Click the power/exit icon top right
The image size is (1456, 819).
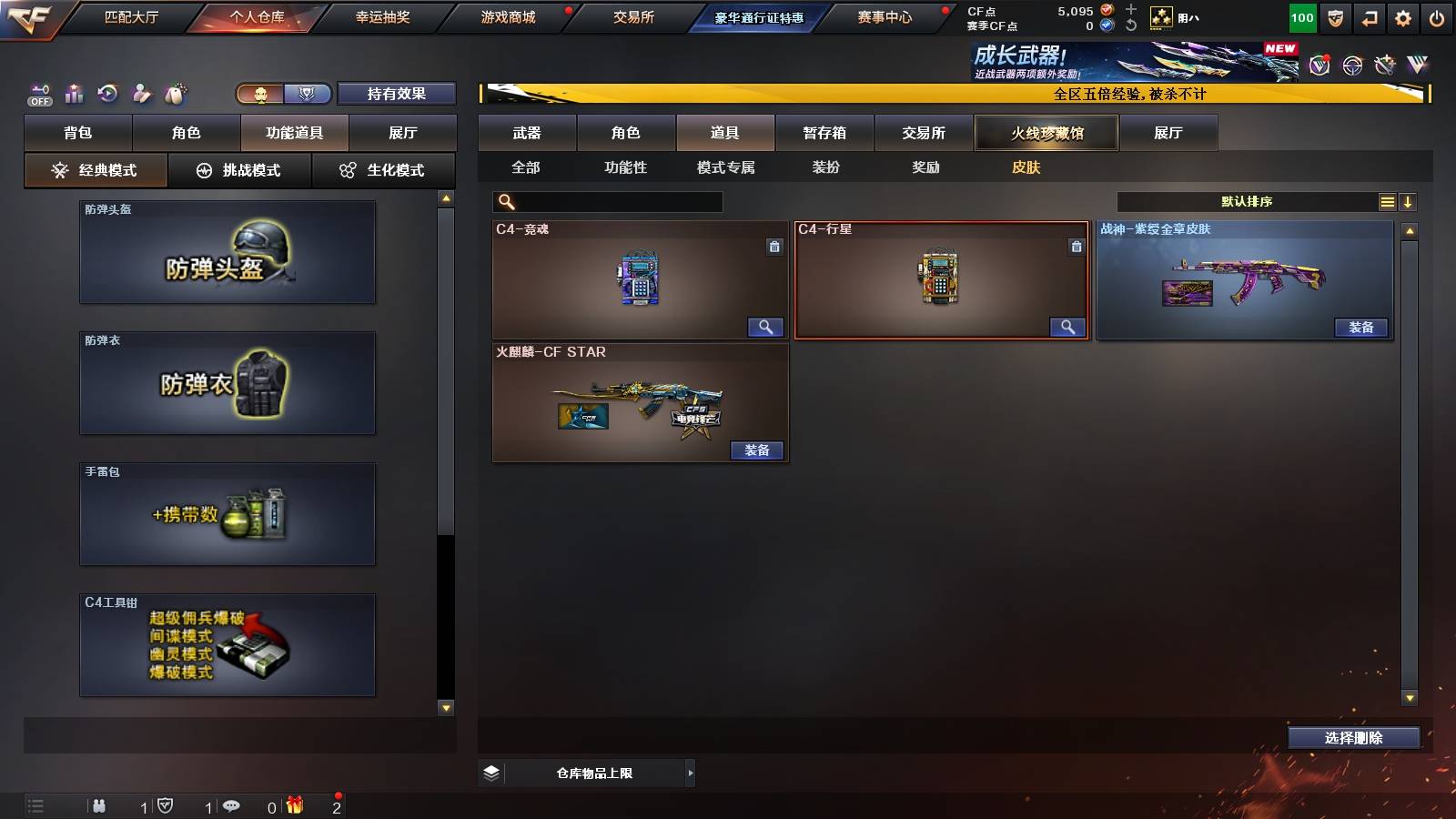pos(1438,16)
